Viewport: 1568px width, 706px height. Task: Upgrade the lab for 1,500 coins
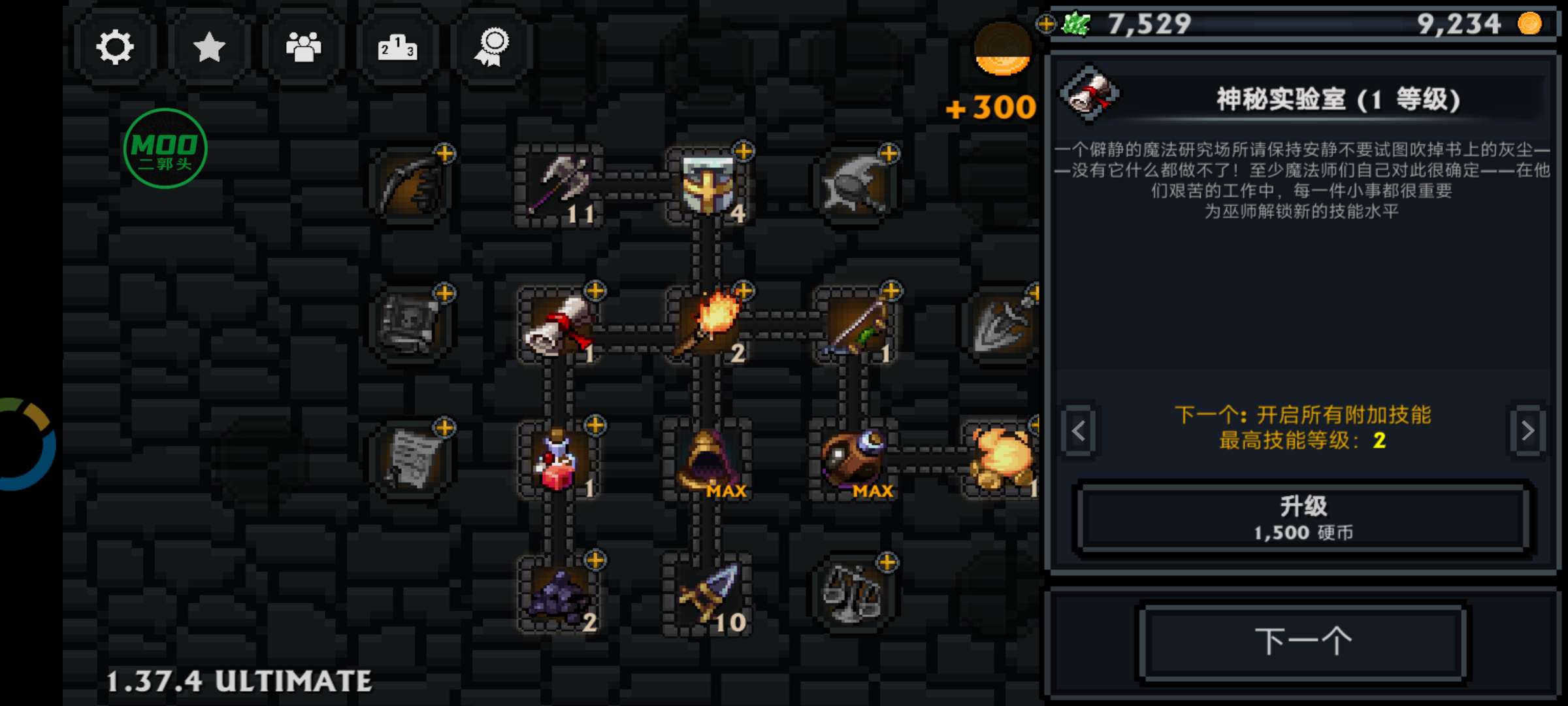(x=1303, y=518)
